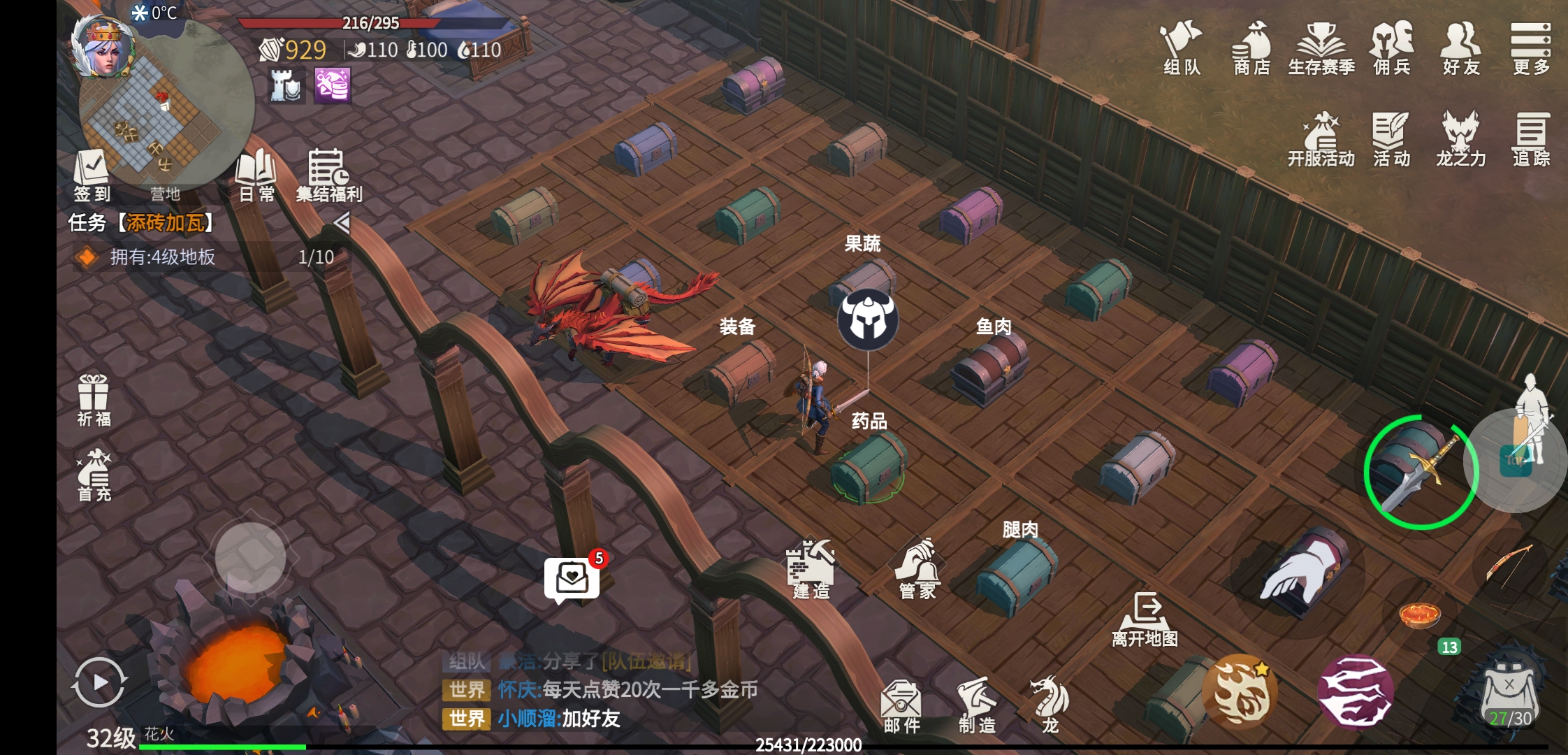Open the 商店 shop
Viewport: 1568px width, 755px height.
pyautogui.click(x=1251, y=48)
